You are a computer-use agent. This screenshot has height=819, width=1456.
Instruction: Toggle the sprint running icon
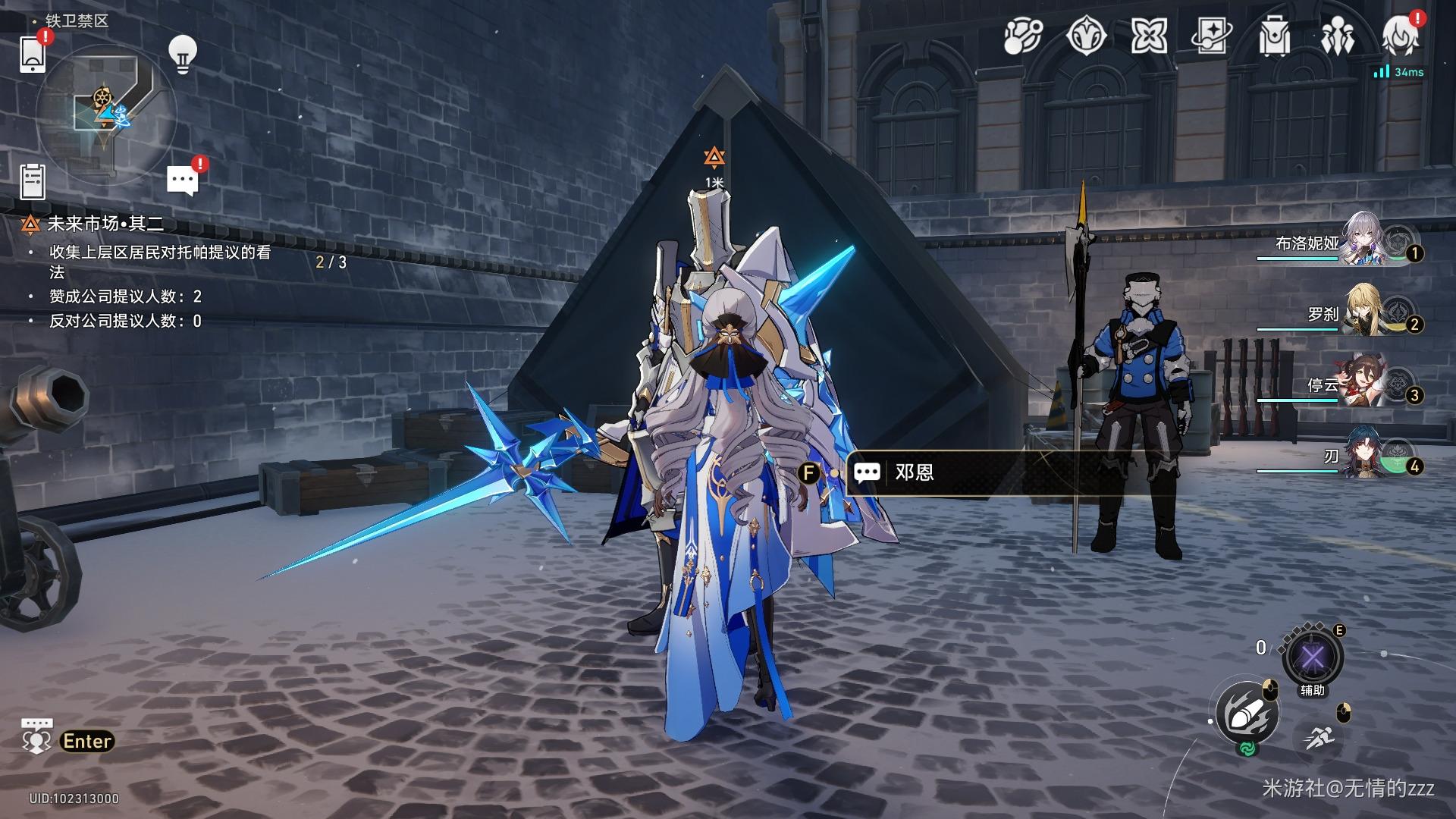coord(1320,736)
